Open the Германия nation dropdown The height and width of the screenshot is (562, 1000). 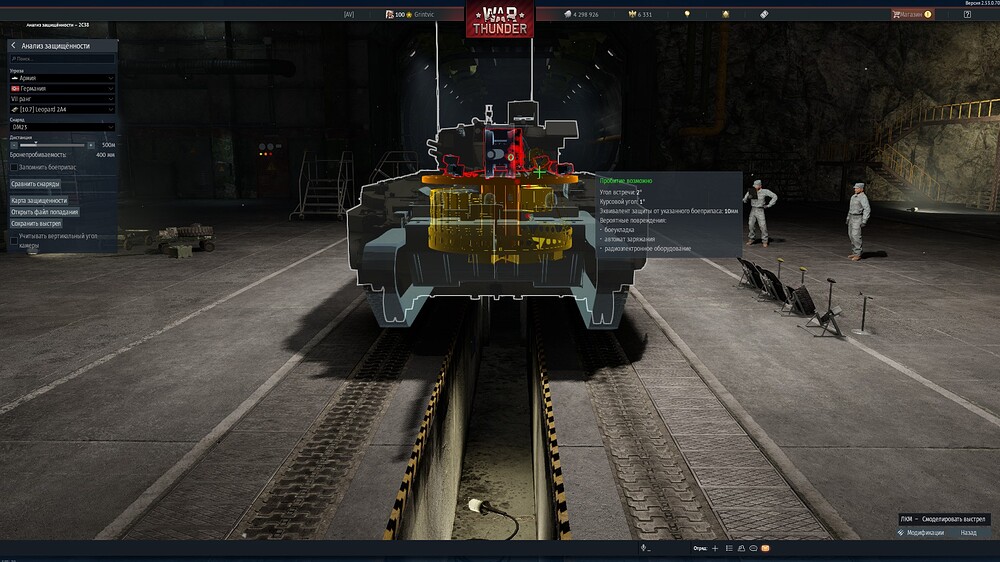(62, 88)
